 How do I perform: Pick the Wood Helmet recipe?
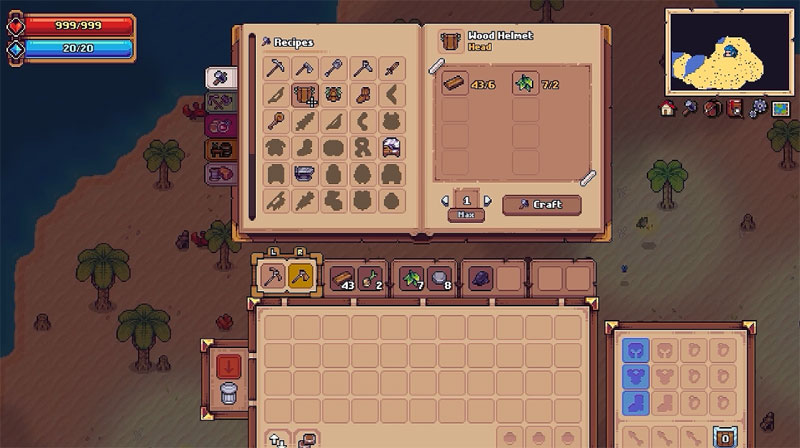coord(305,96)
